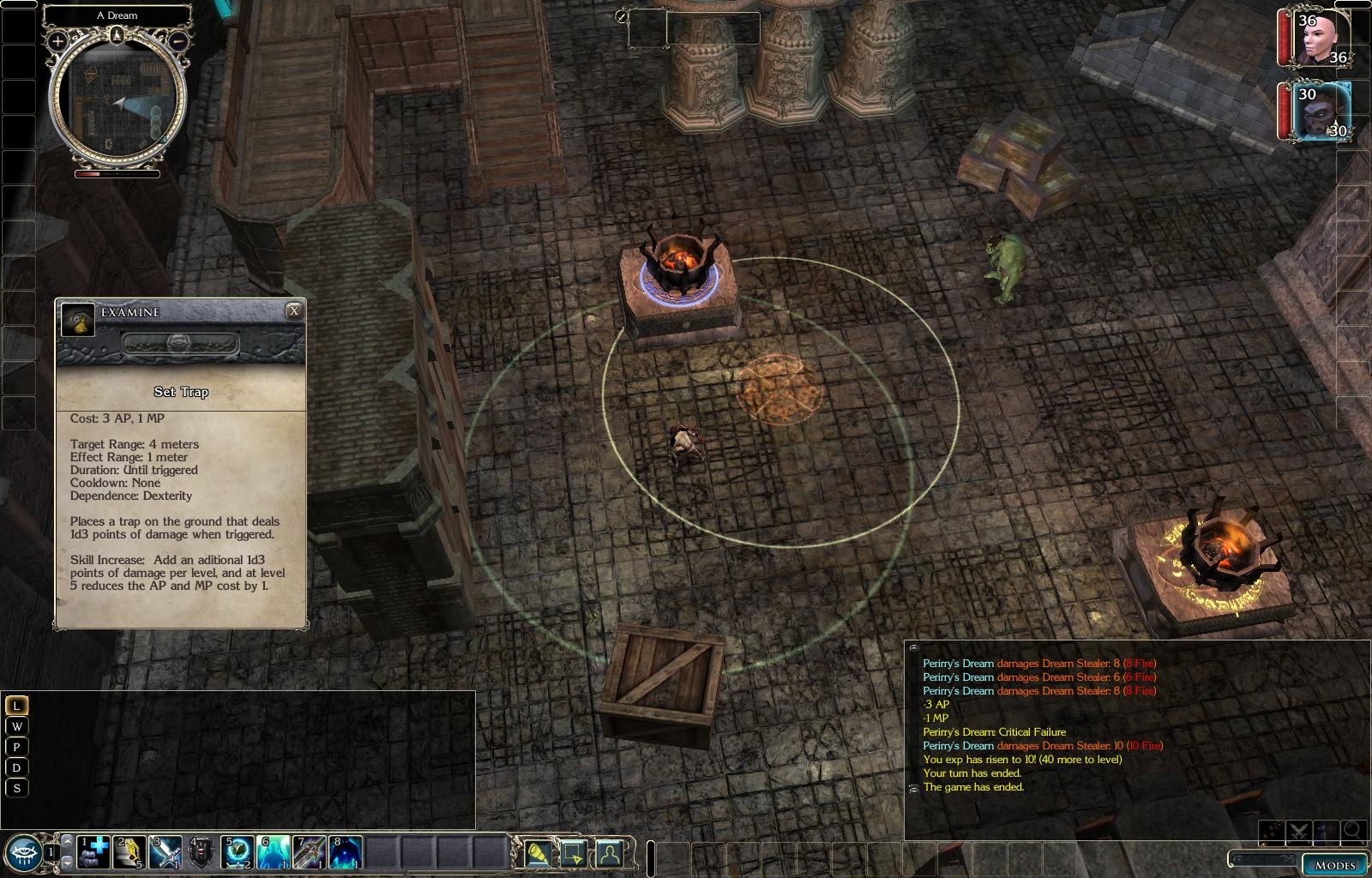Screen dimensions: 1372x878
Task: Close the Examine window
Action: [293, 311]
